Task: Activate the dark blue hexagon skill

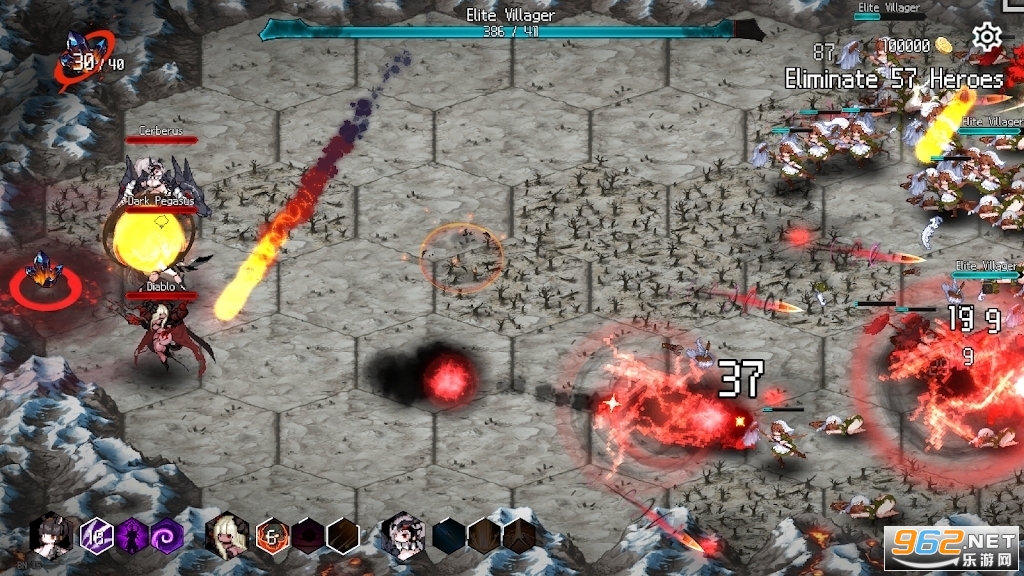Action: click(449, 536)
